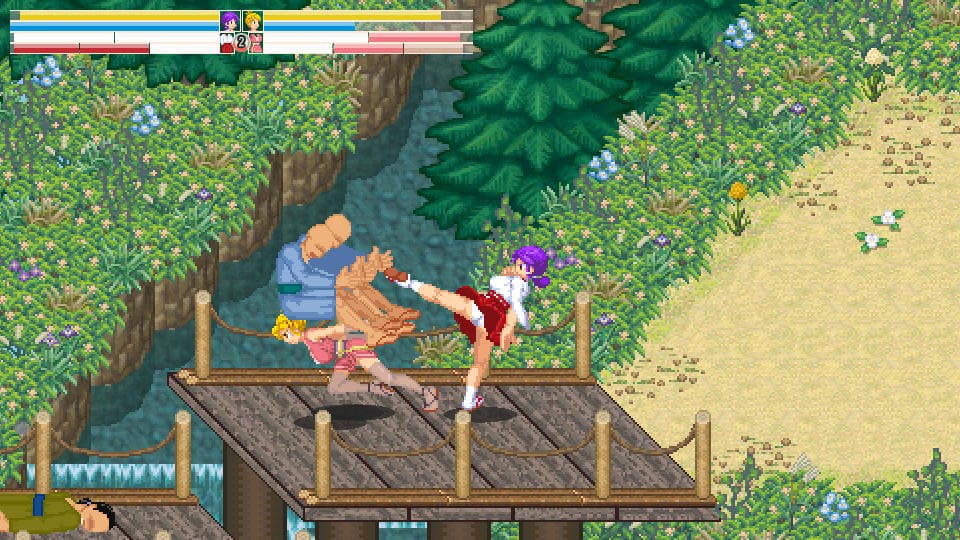
Task: Select the blonde character portrait
Action: pos(253,20)
